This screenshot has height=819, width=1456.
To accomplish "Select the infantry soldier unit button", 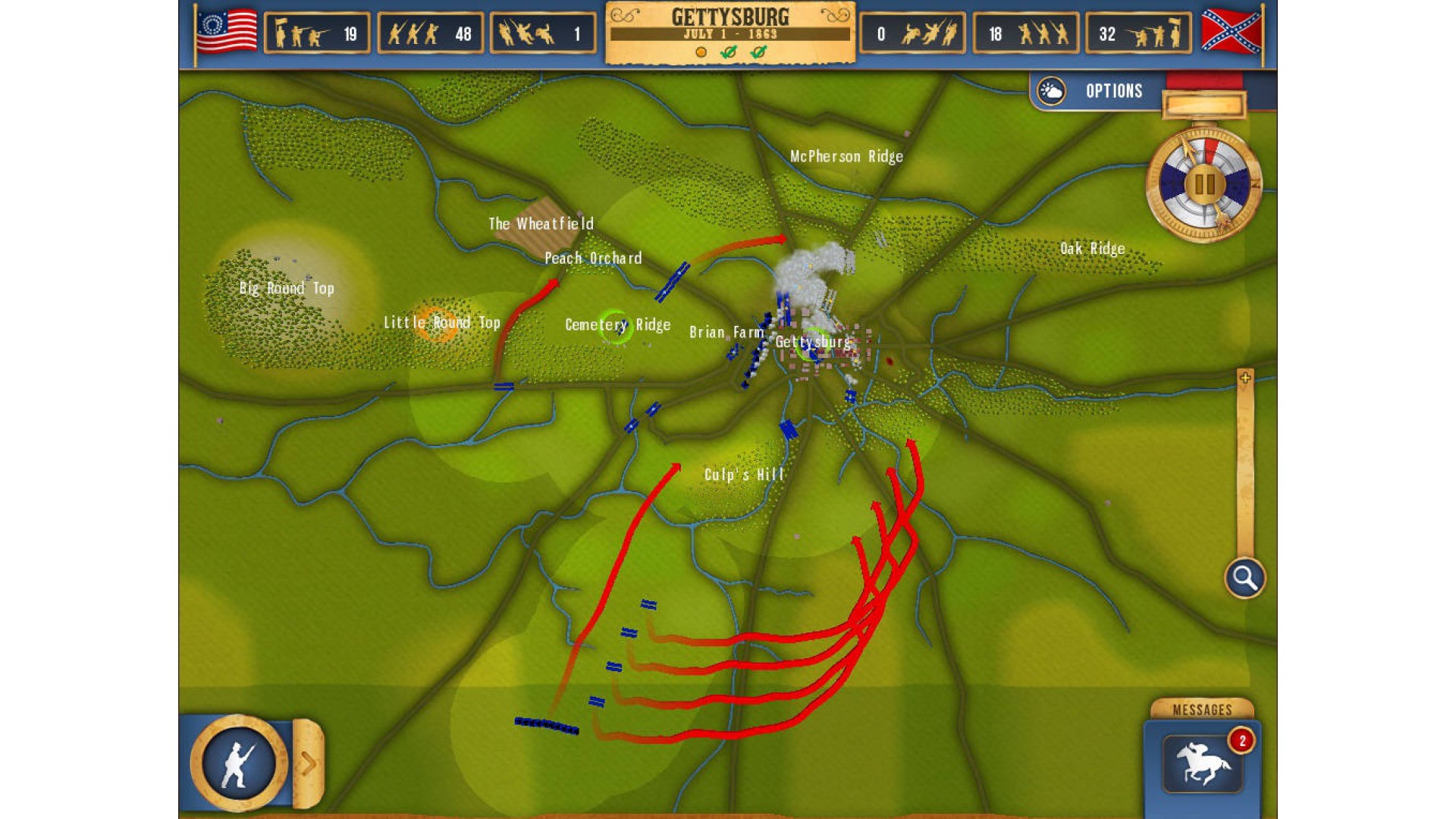I will tap(238, 763).
